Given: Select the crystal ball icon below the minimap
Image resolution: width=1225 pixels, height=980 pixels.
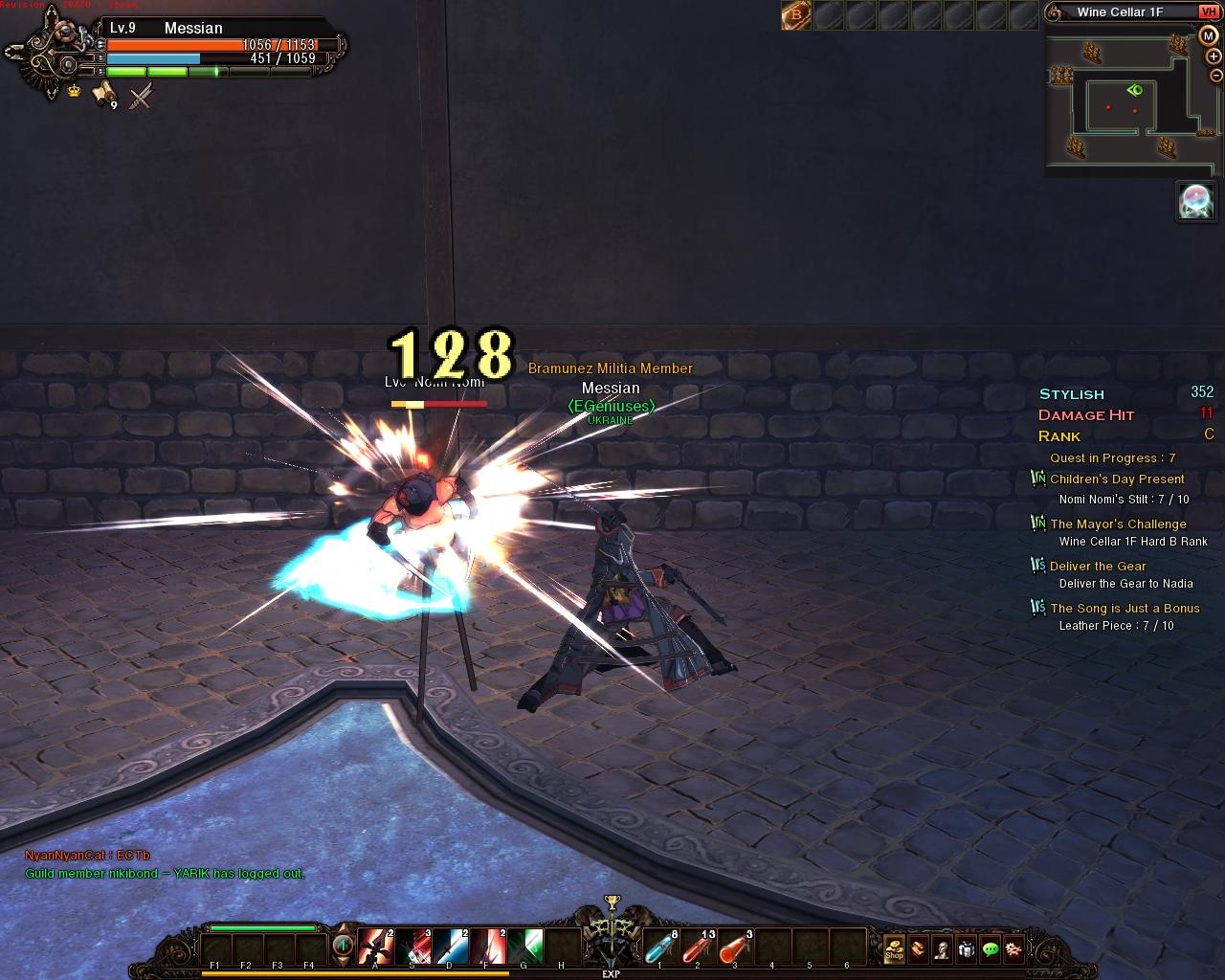Looking at the screenshot, I should tap(1195, 201).
